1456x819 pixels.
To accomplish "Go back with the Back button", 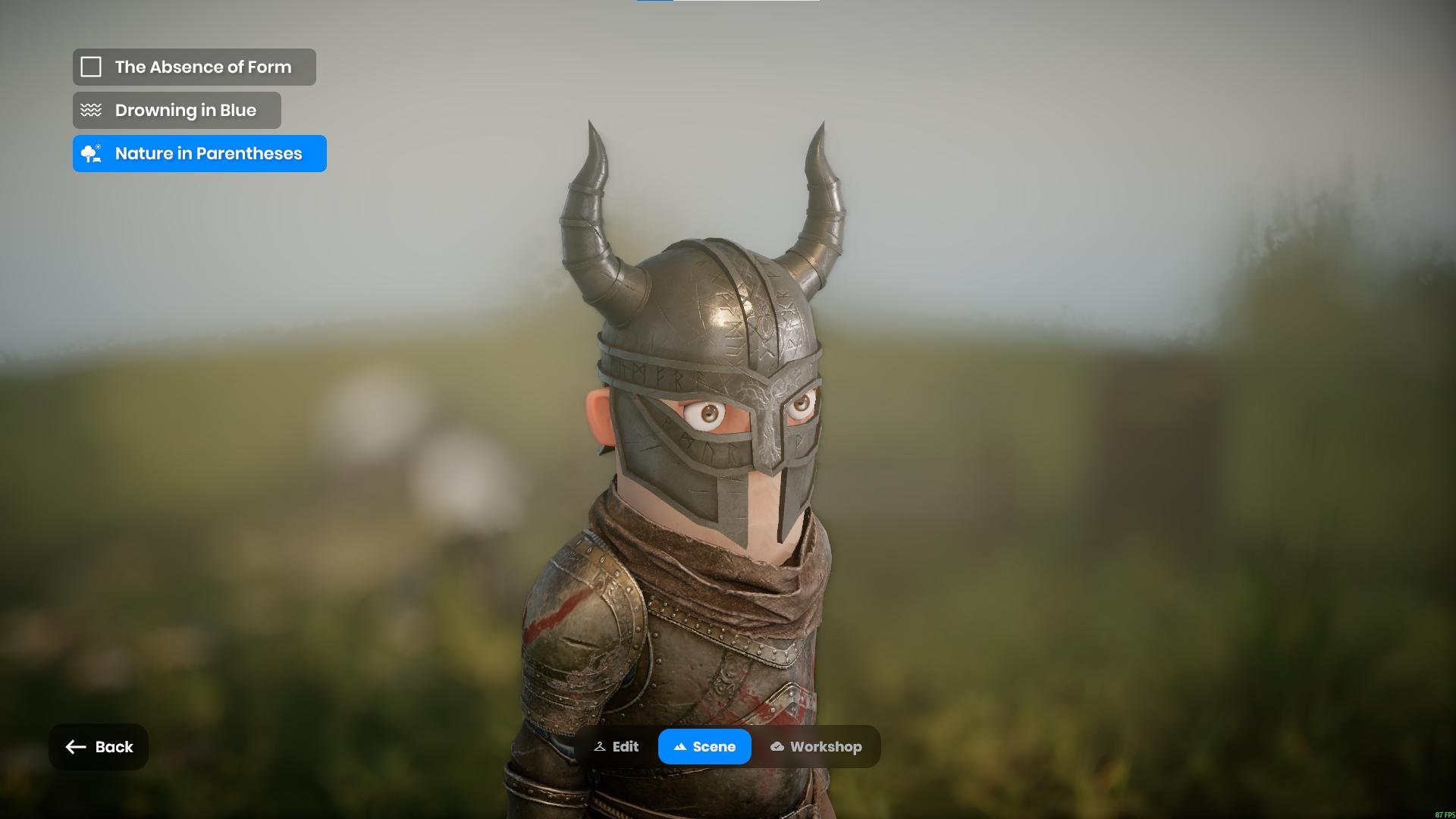I will (99, 747).
